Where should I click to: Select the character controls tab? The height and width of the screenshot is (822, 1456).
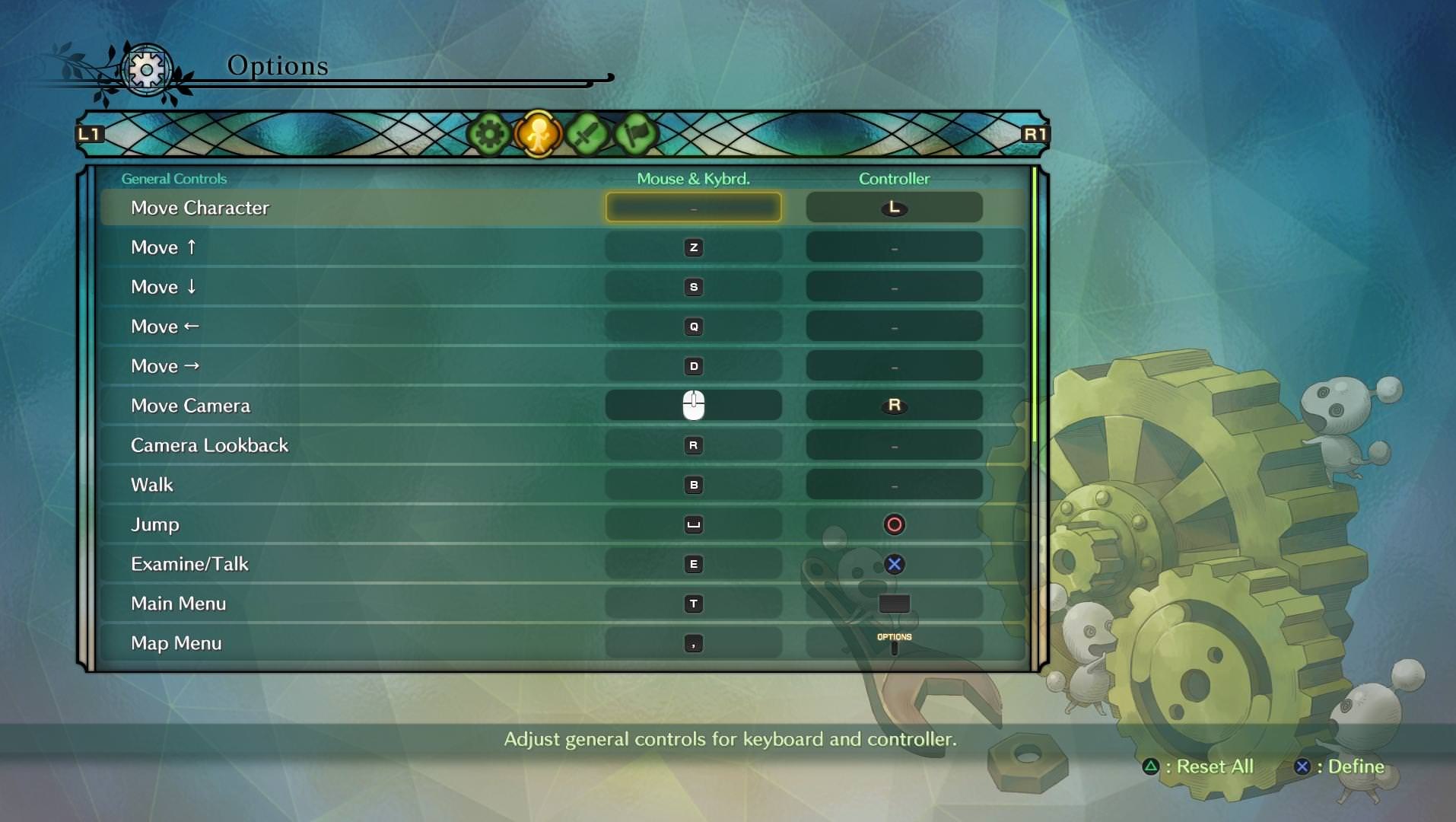[538, 135]
